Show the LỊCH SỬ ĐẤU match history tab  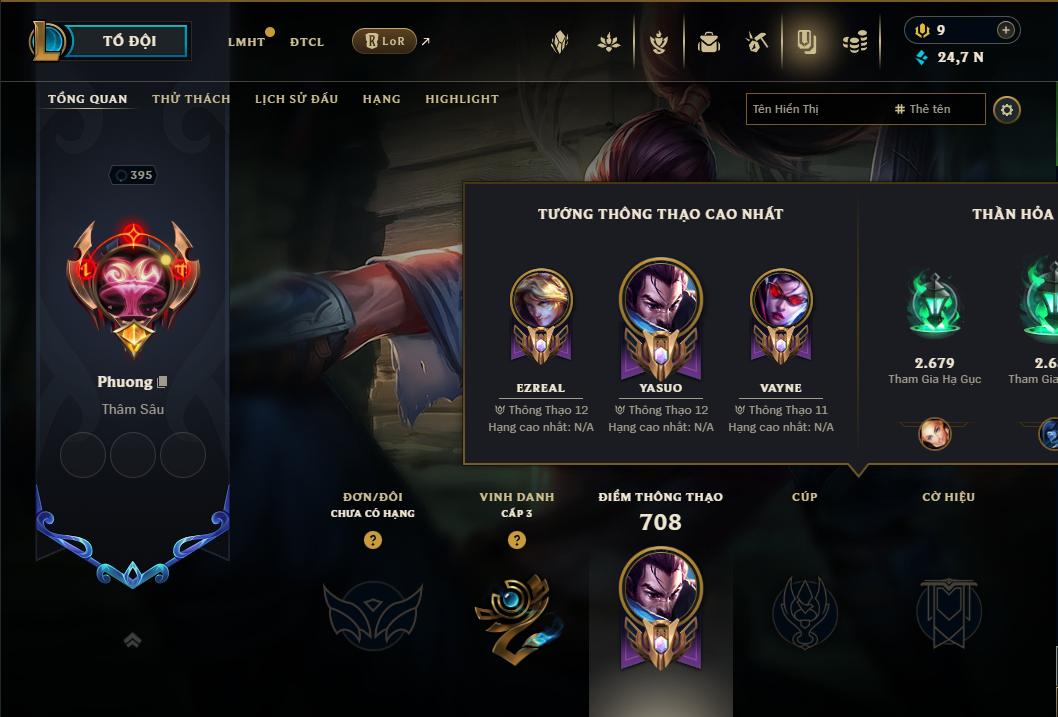tap(296, 99)
